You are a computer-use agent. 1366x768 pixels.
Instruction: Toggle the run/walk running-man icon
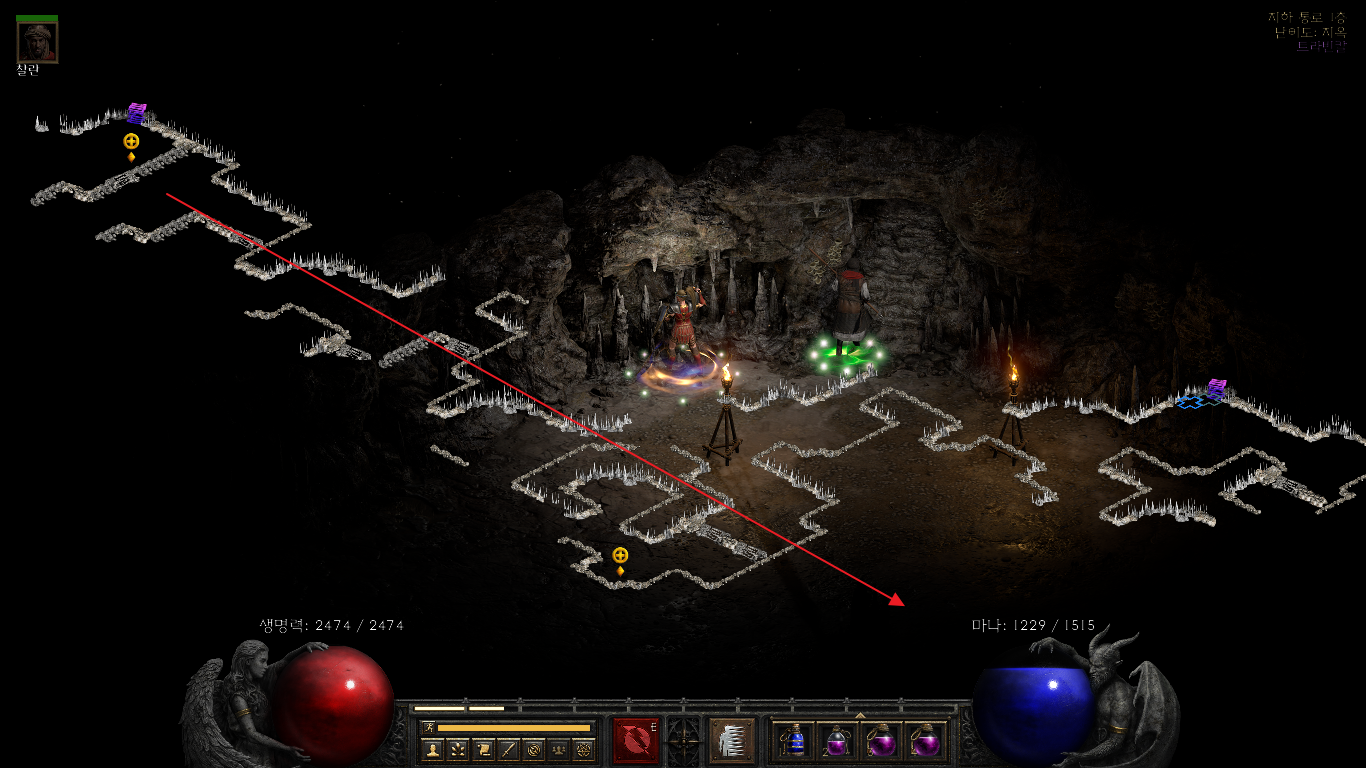point(427,727)
